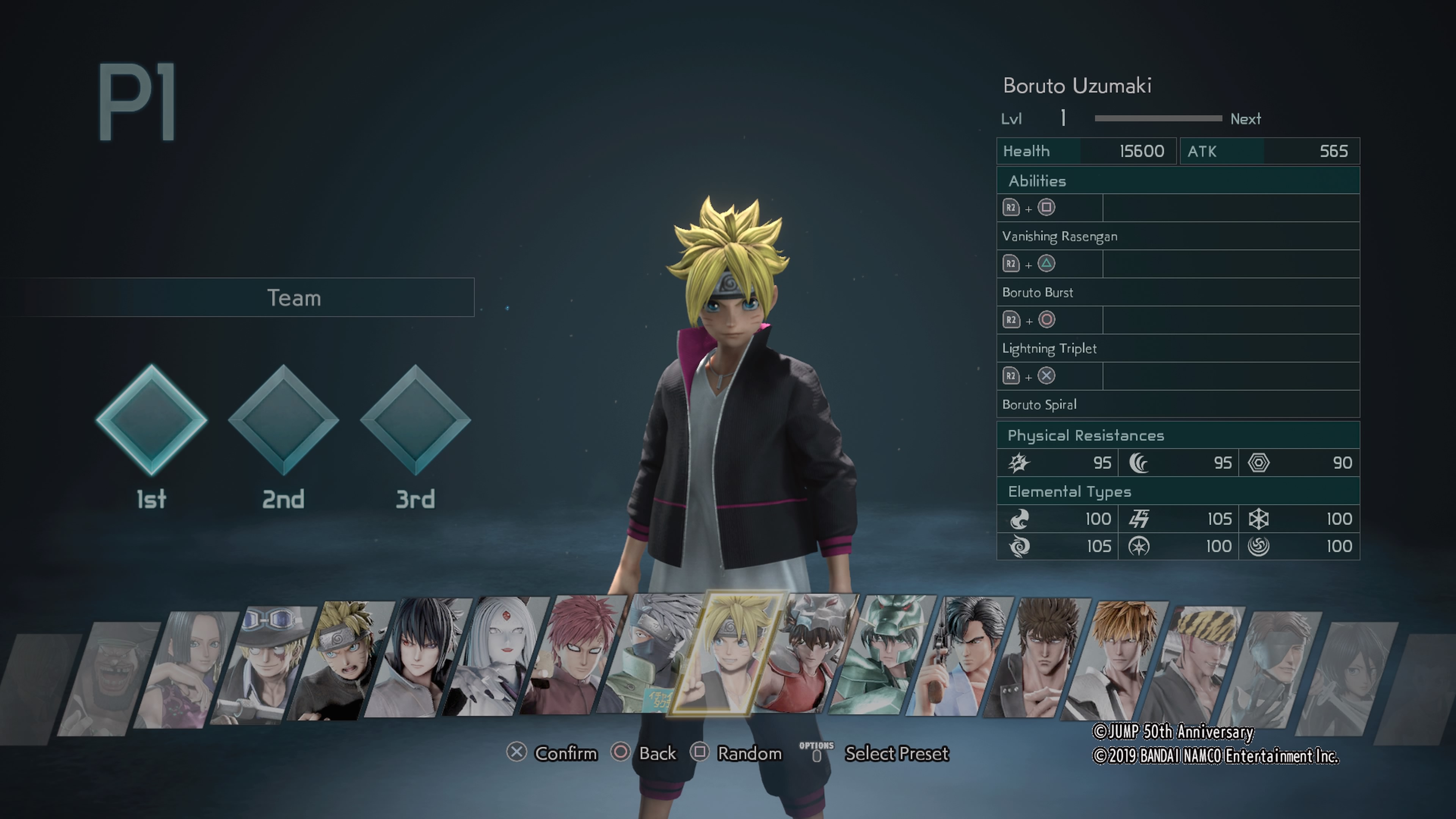Click the crescent moon resistance icon
Viewport: 1456px width, 819px height.
pyautogui.click(x=1139, y=462)
